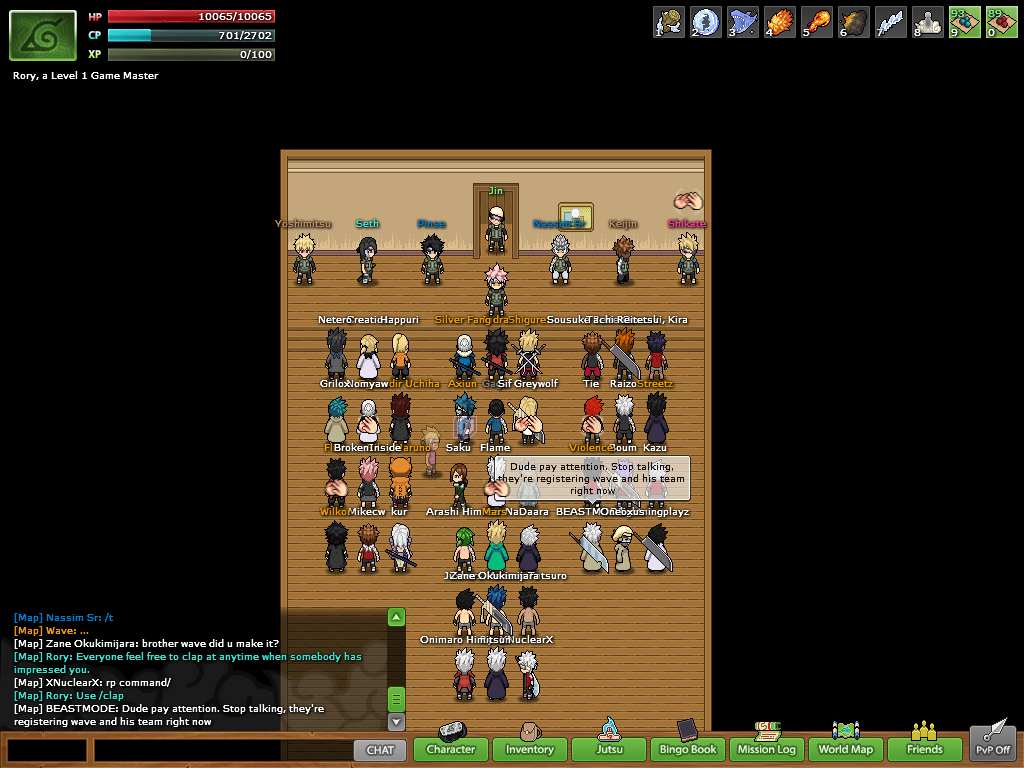Use the red pills item with count 89

(1002, 22)
